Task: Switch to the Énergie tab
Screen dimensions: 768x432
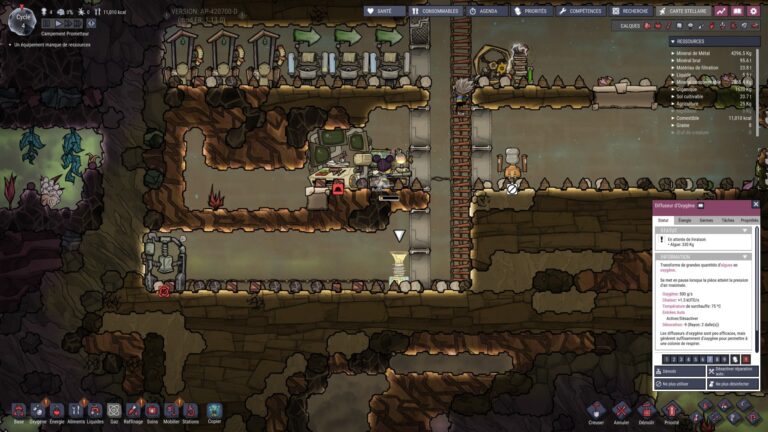Action: tap(685, 220)
